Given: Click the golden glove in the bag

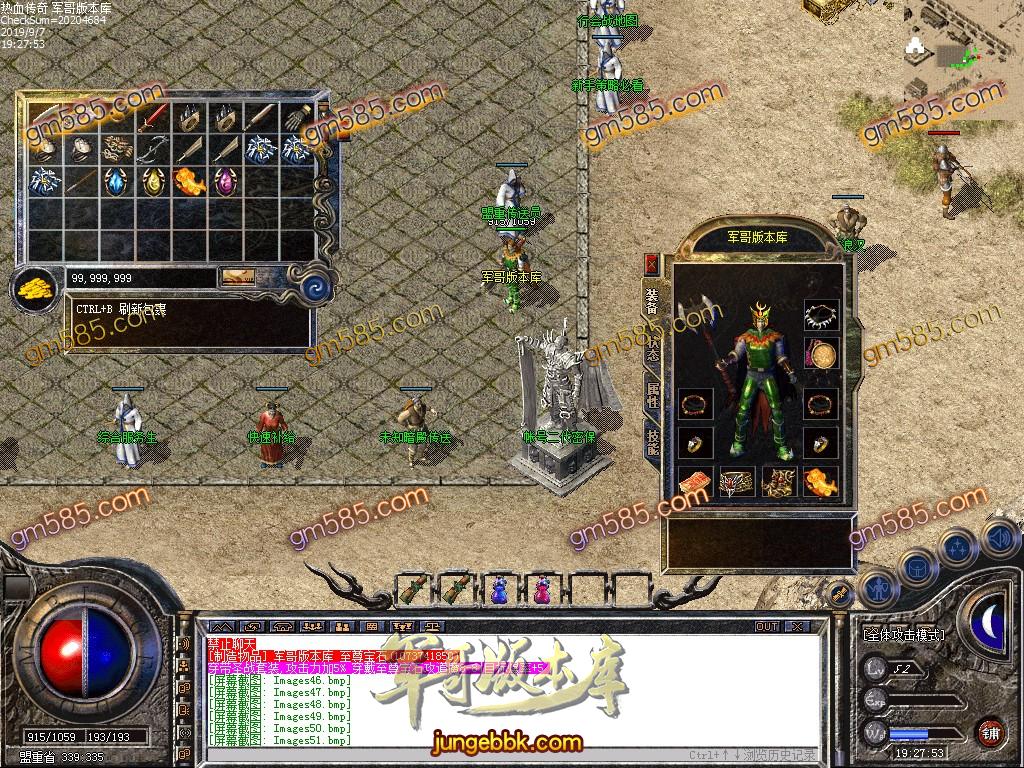Looking at the screenshot, I should pyautogui.click(x=296, y=118).
